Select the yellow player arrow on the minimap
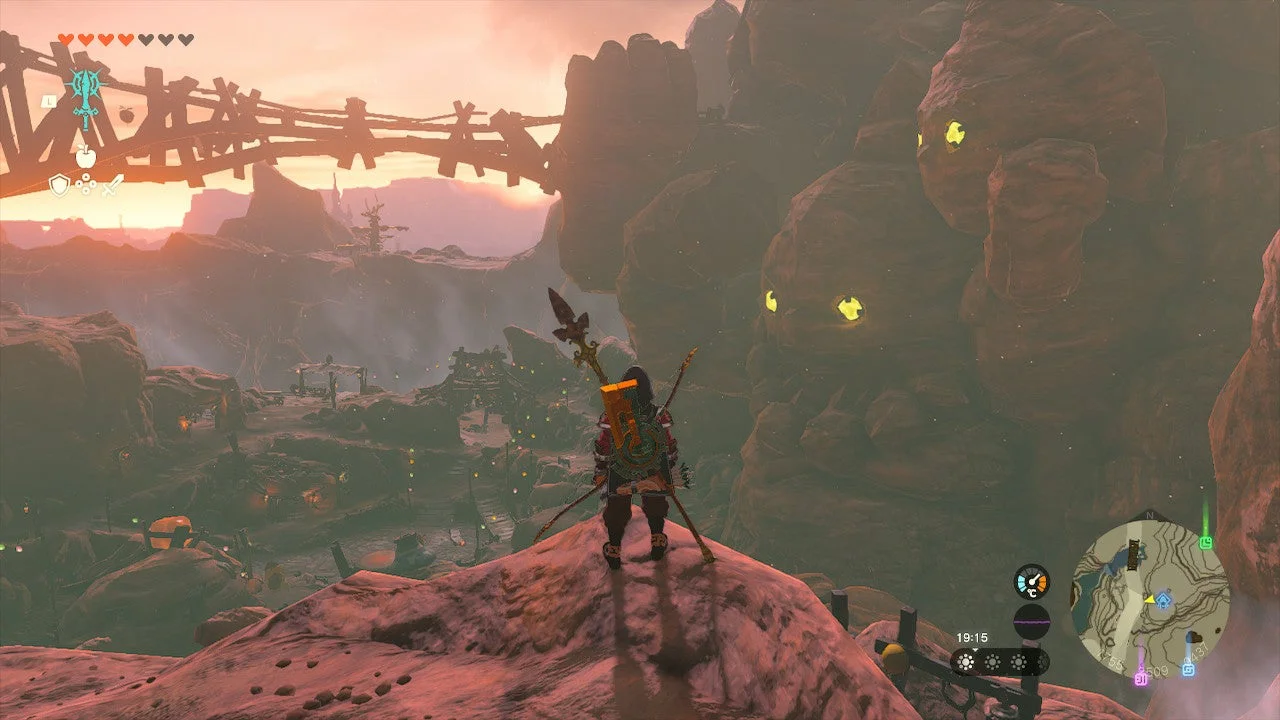 pyautogui.click(x=1150, y=599)
